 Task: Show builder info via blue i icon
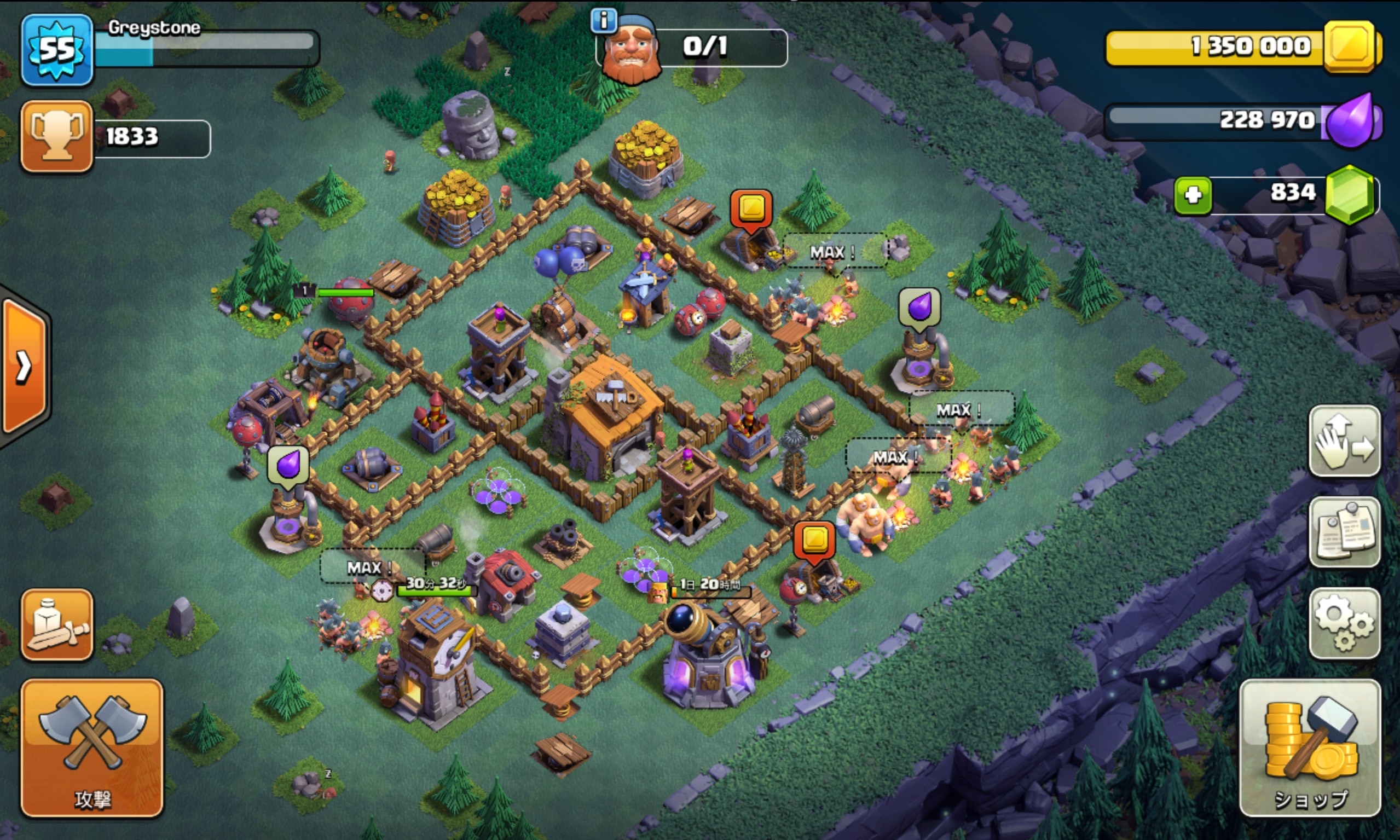pos(604,21)
